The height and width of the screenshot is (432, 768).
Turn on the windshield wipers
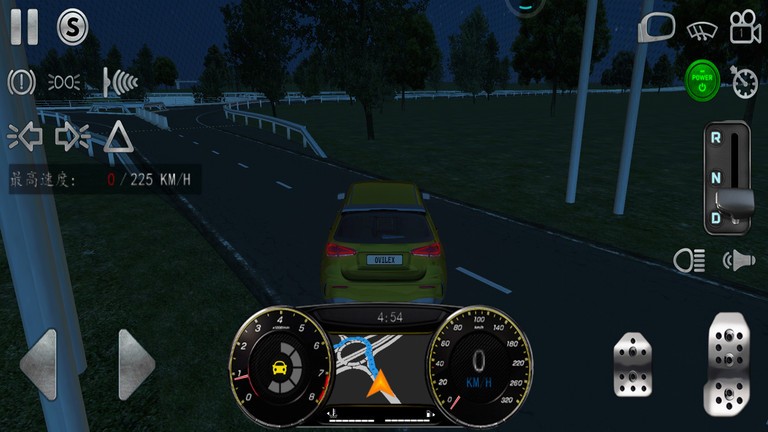point(702,29)
